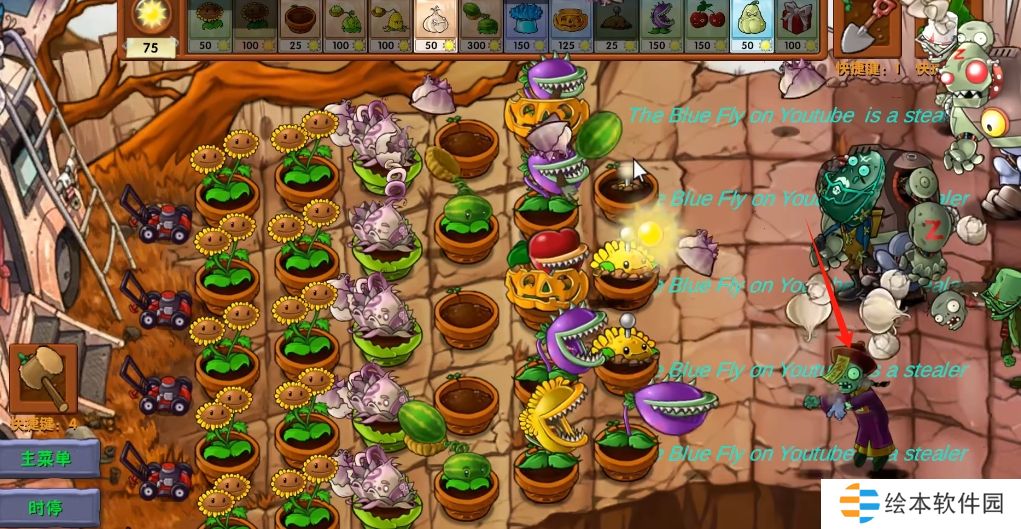Pick up the wooden mallet tool
The width and height of the screenshot is (1021, 529).
coord(43,378)
